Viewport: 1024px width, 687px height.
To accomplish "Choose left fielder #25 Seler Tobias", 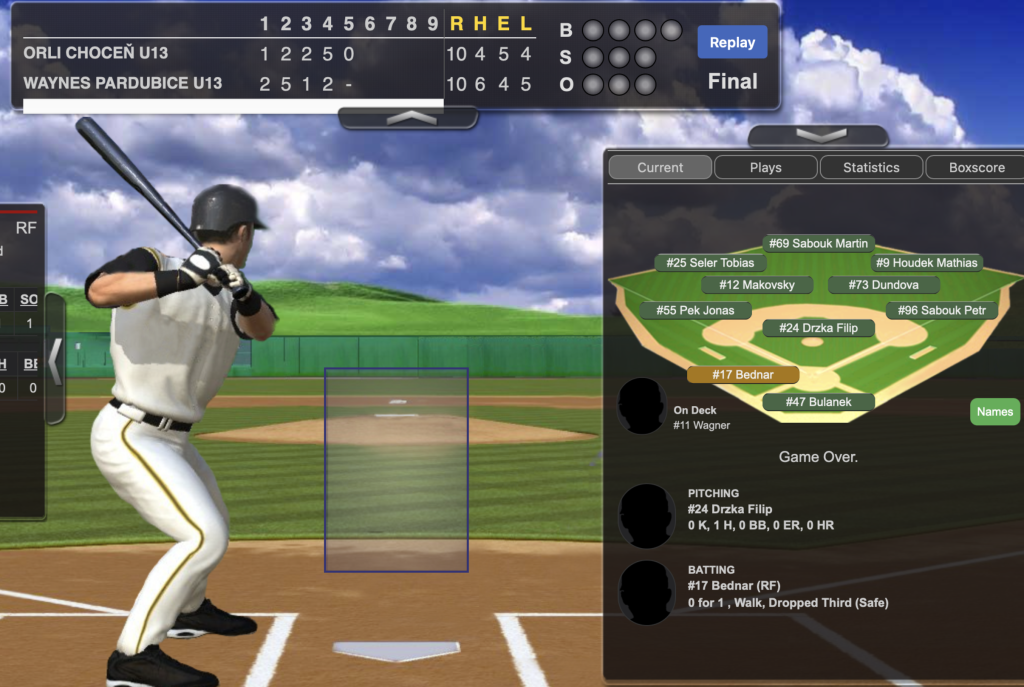I will click(710, 263).
